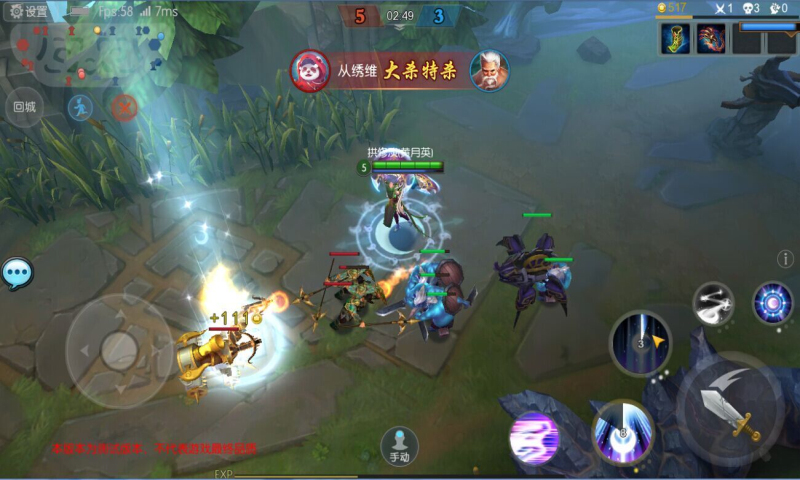Screen dimensions: 800x480
Task: Use the white swirling streak summoner spell
Action: click(x=714, y=304)
